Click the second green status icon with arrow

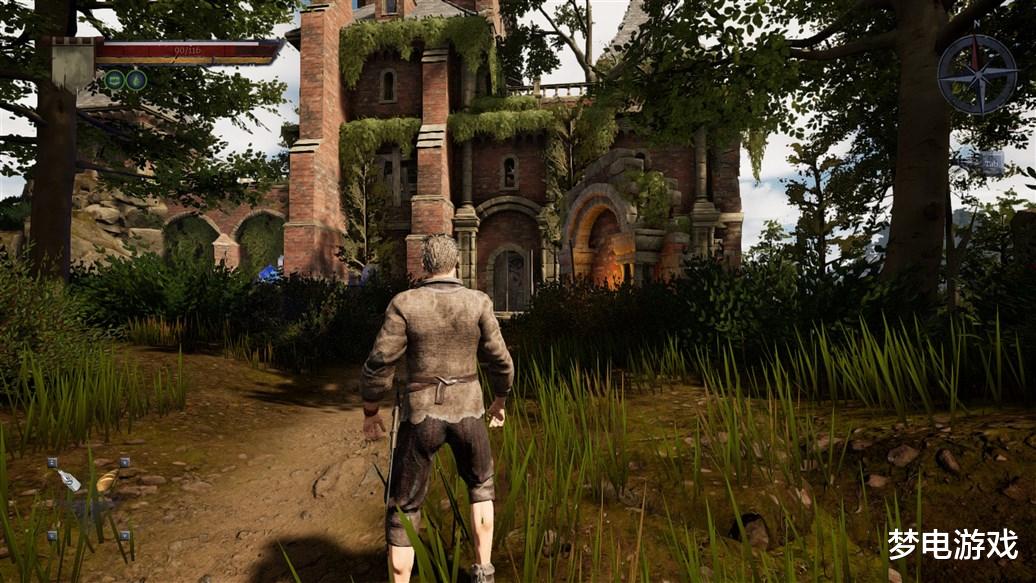pos(136,80)
